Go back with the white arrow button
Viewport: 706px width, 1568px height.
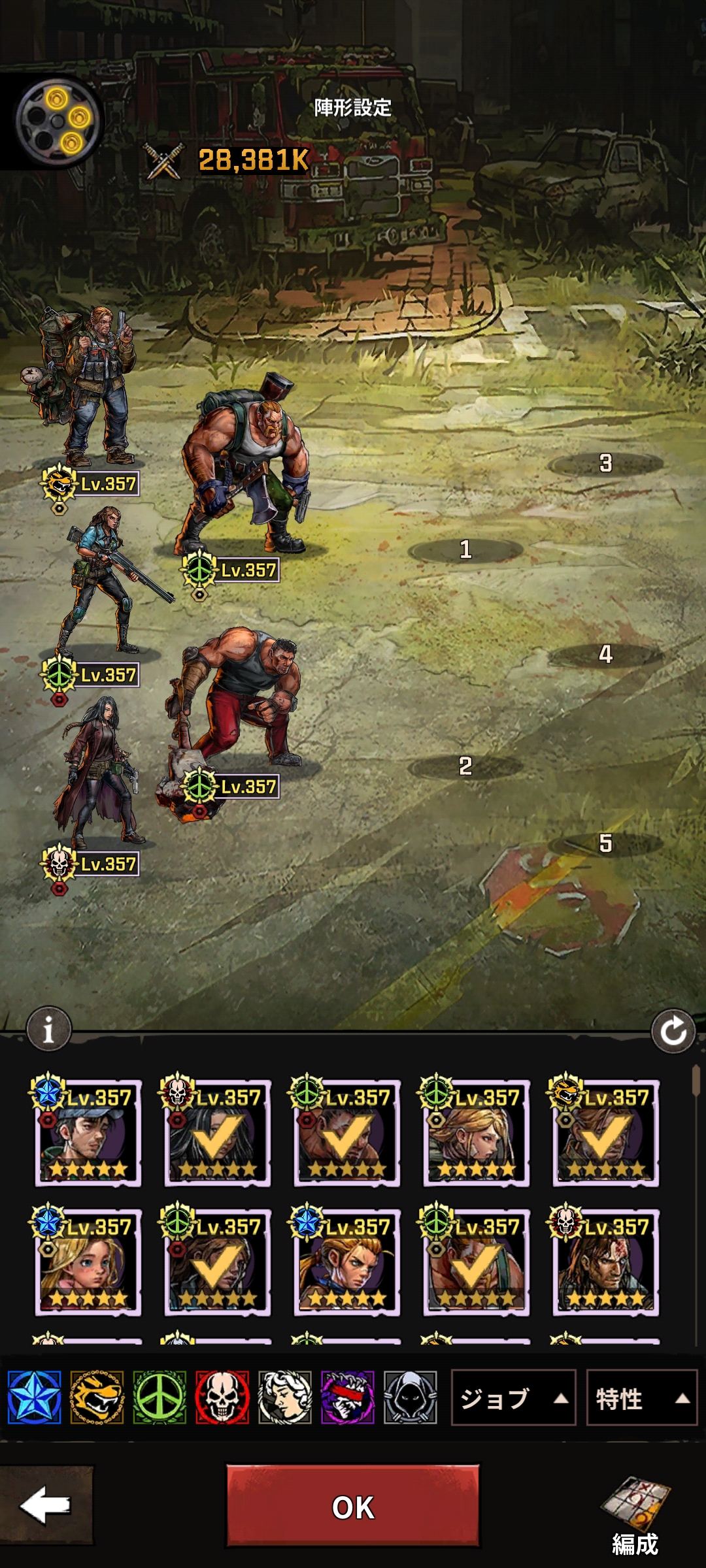46,1505
